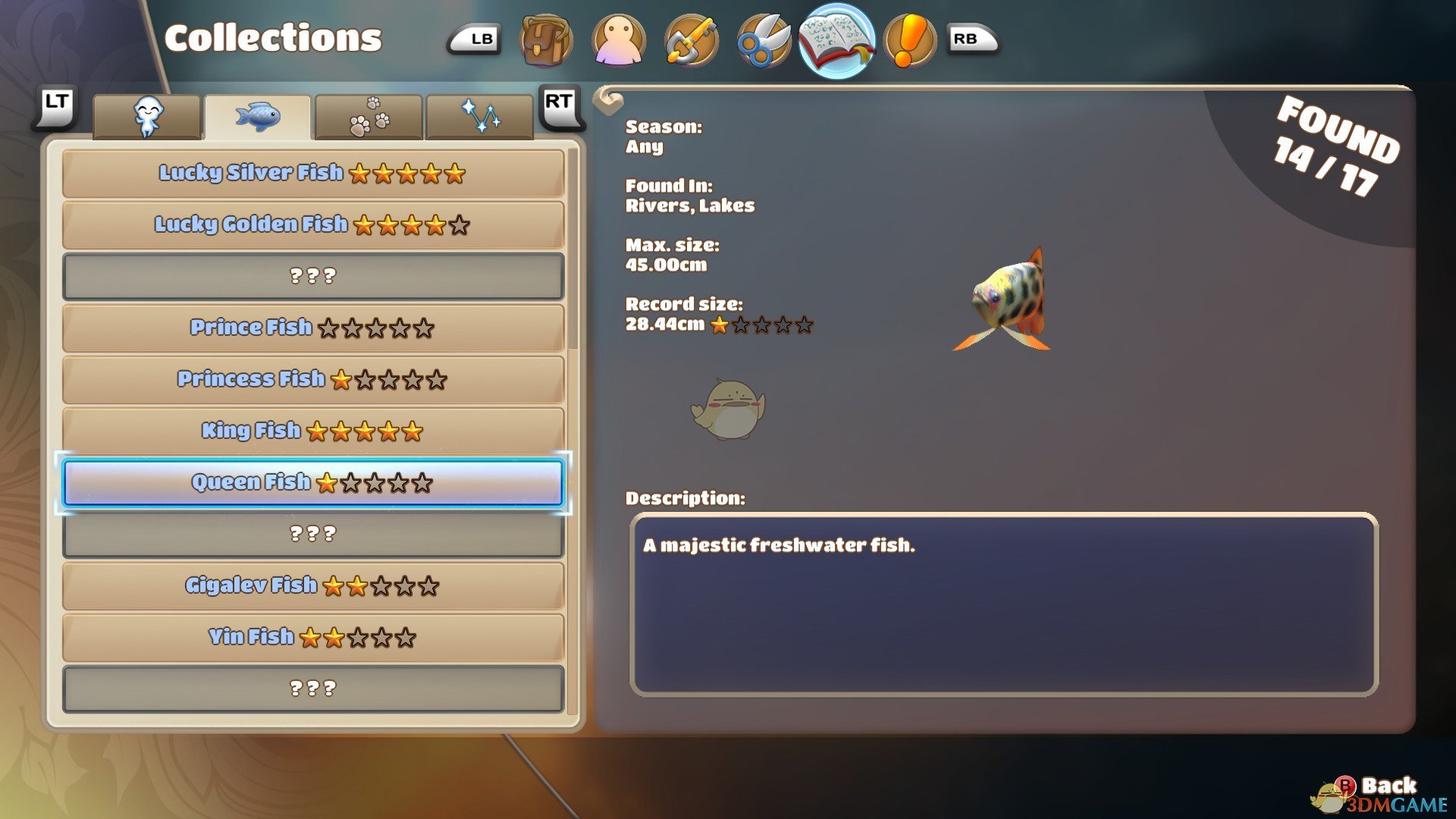1456x819 pixels.
Task: Select the highlighted Queen Fish row
Action: click(x=312, y=483)
